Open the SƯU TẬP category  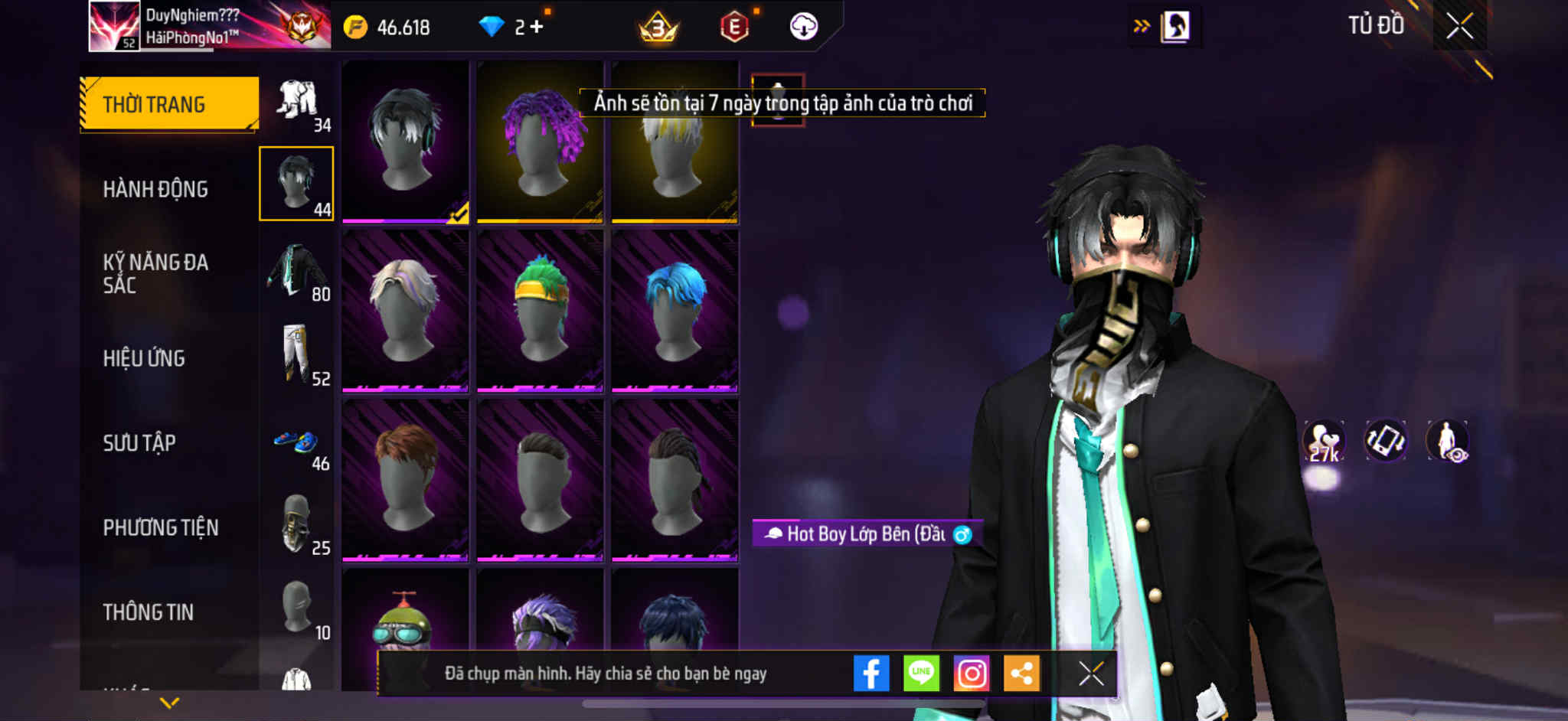(x=139, y=442)
